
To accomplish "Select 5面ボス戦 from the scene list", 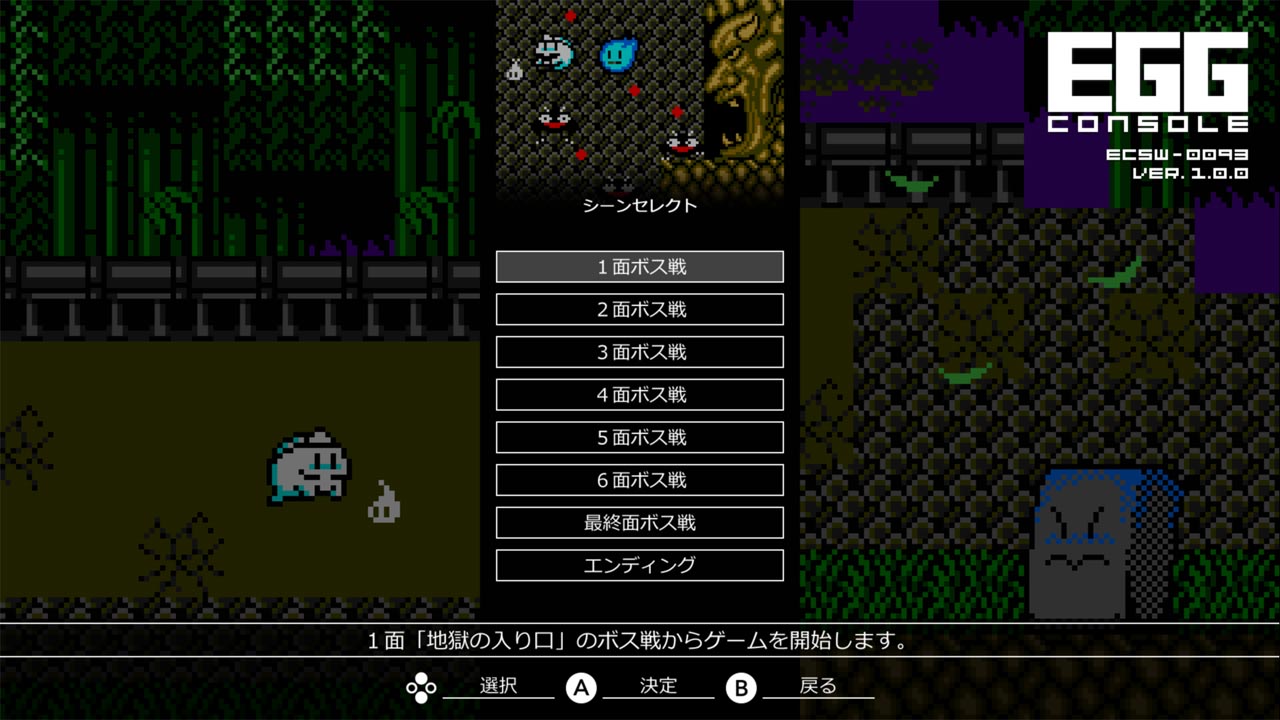I will [x=639, y=437].
